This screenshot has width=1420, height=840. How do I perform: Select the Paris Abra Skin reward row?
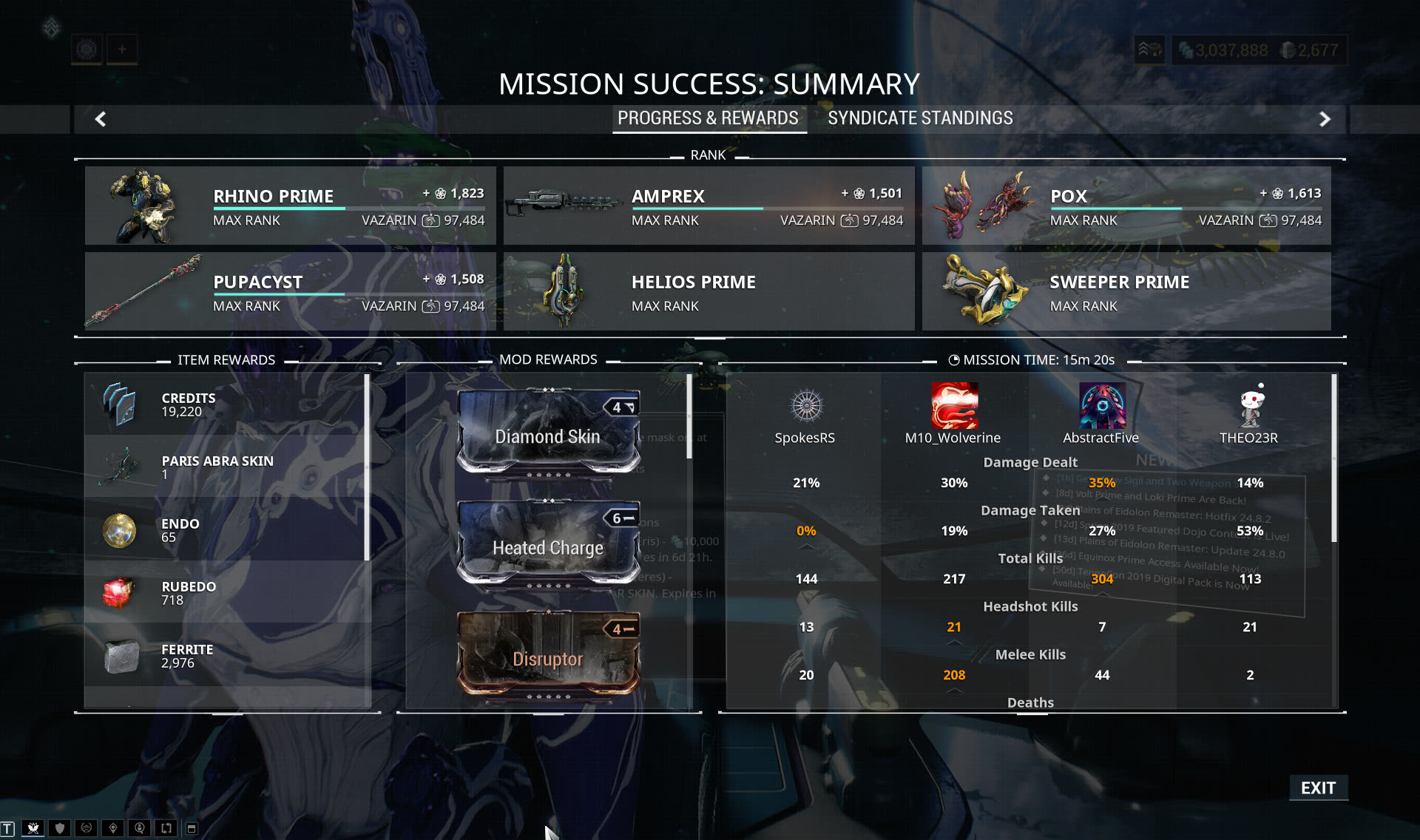(226, 467)
